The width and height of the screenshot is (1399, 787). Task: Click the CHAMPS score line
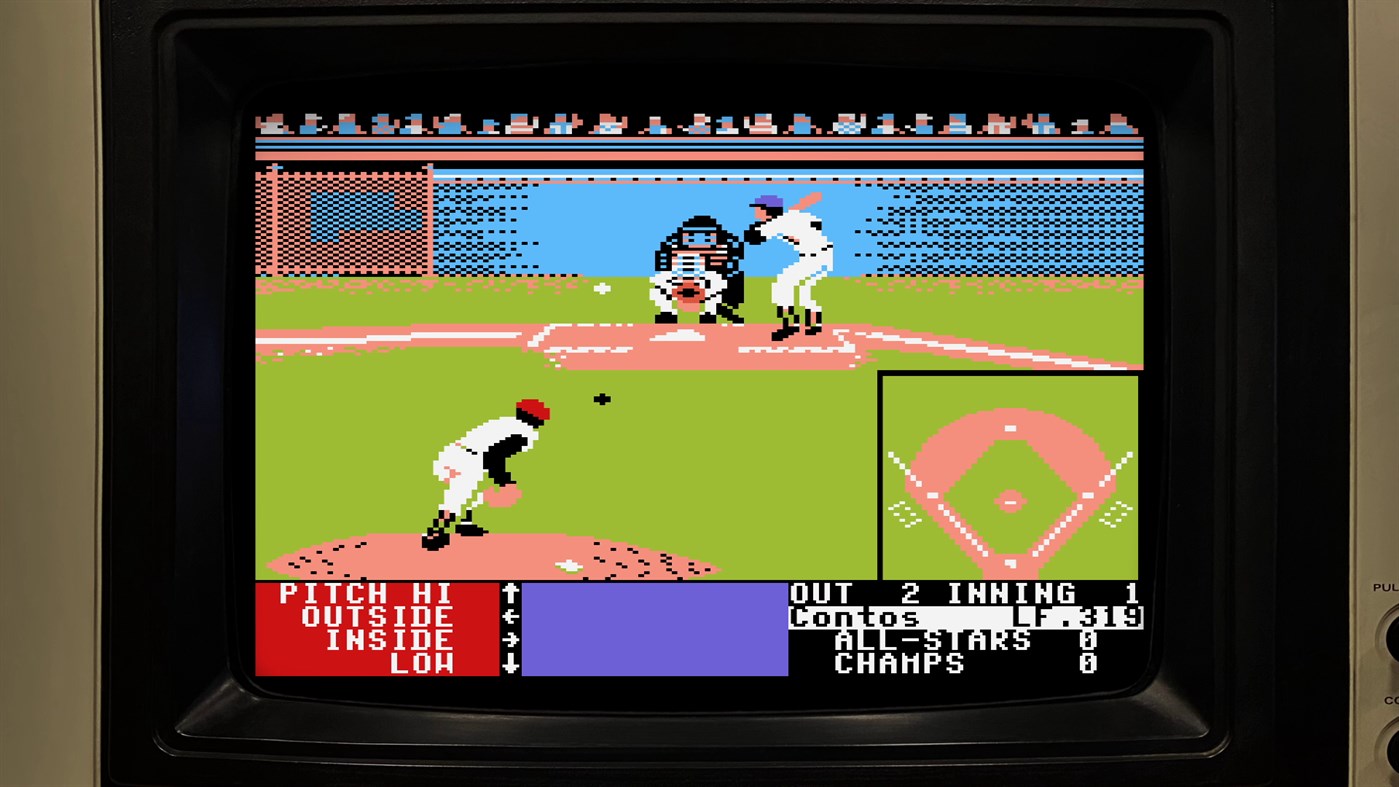click(900, 663)
